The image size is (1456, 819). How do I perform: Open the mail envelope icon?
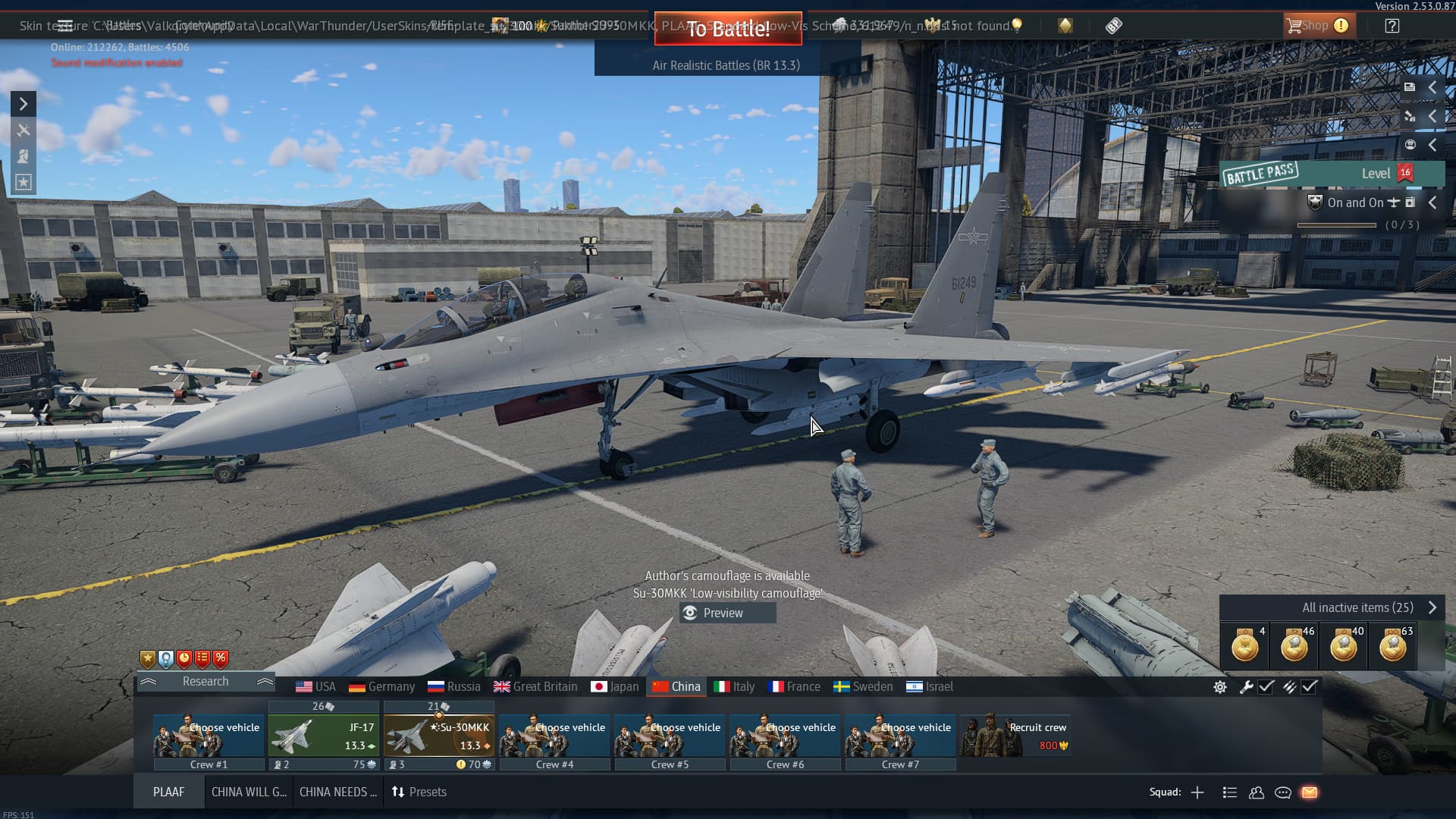1310,792
